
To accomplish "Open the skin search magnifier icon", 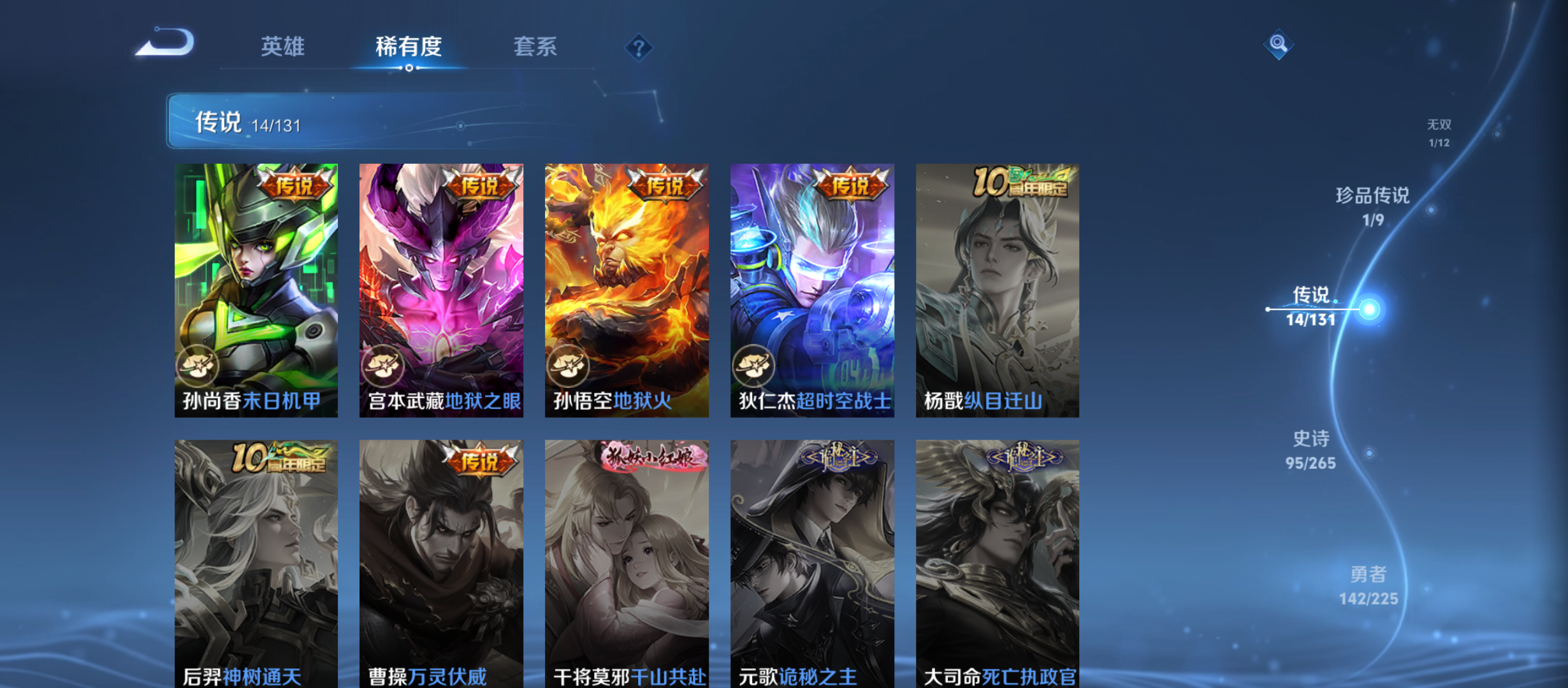I will coord(1277,45).
